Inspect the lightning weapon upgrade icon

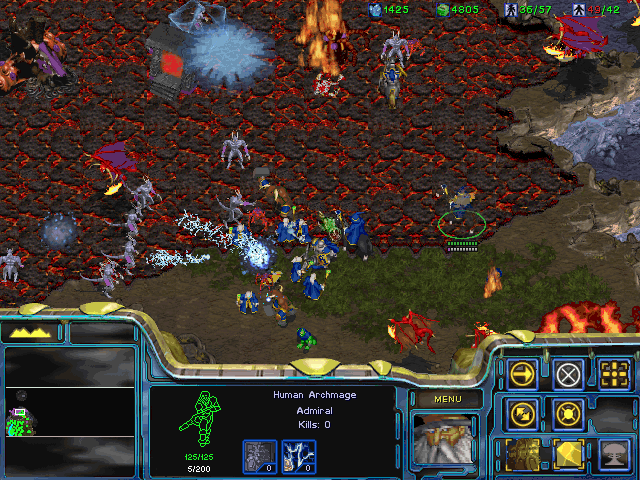303,456
